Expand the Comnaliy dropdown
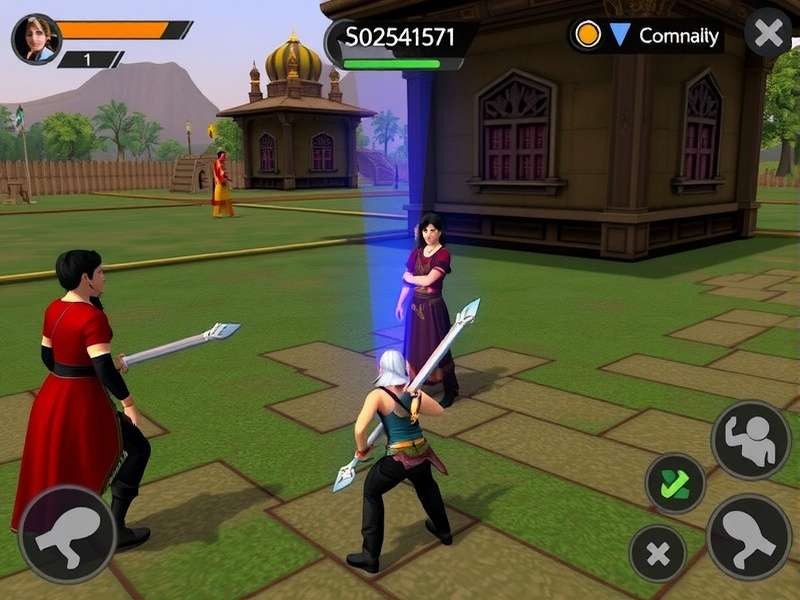The image size is (800, 600). (620, 36)
